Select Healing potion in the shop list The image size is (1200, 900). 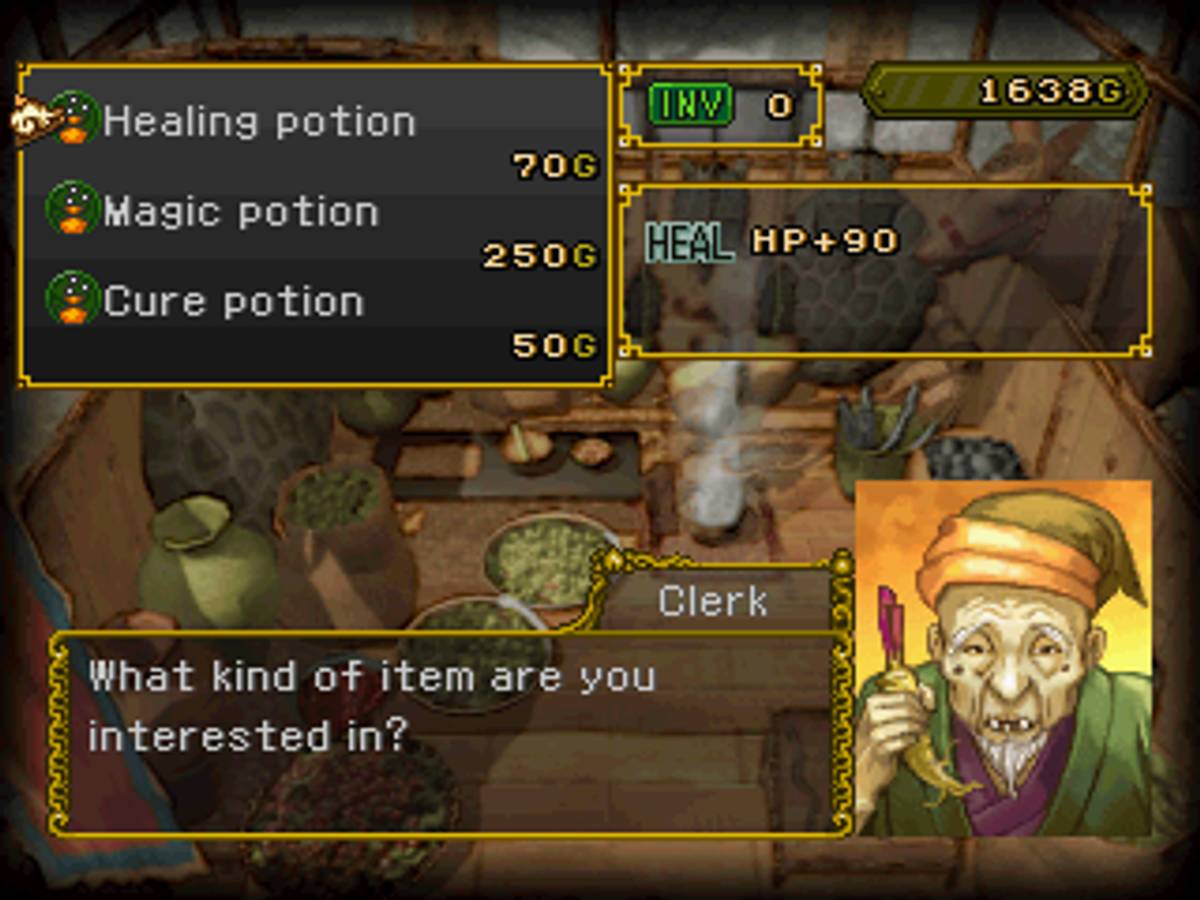click(258, 122)
